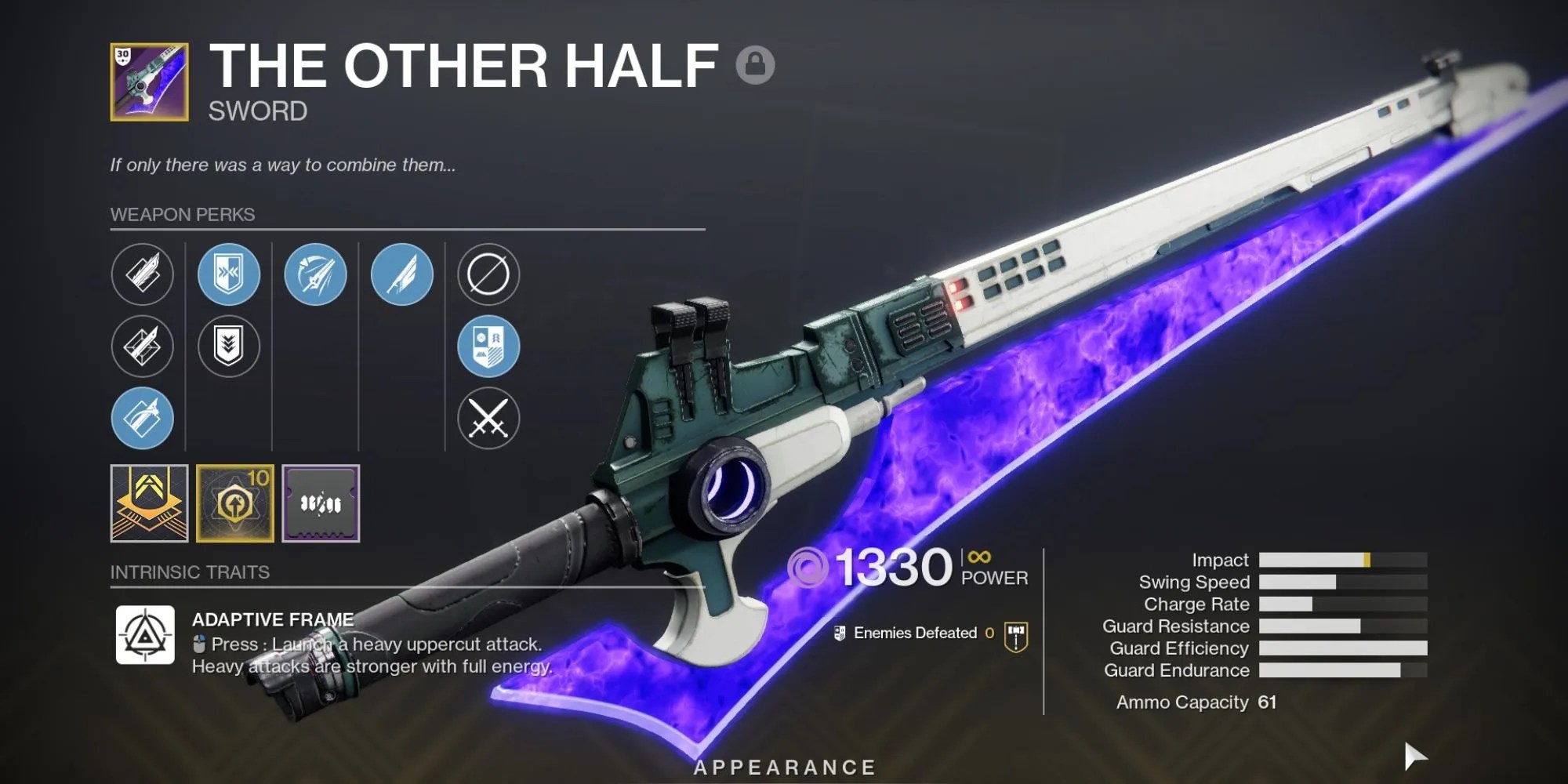
Task: Open the purple-bordered cosmetic slot
Action: 321,503
